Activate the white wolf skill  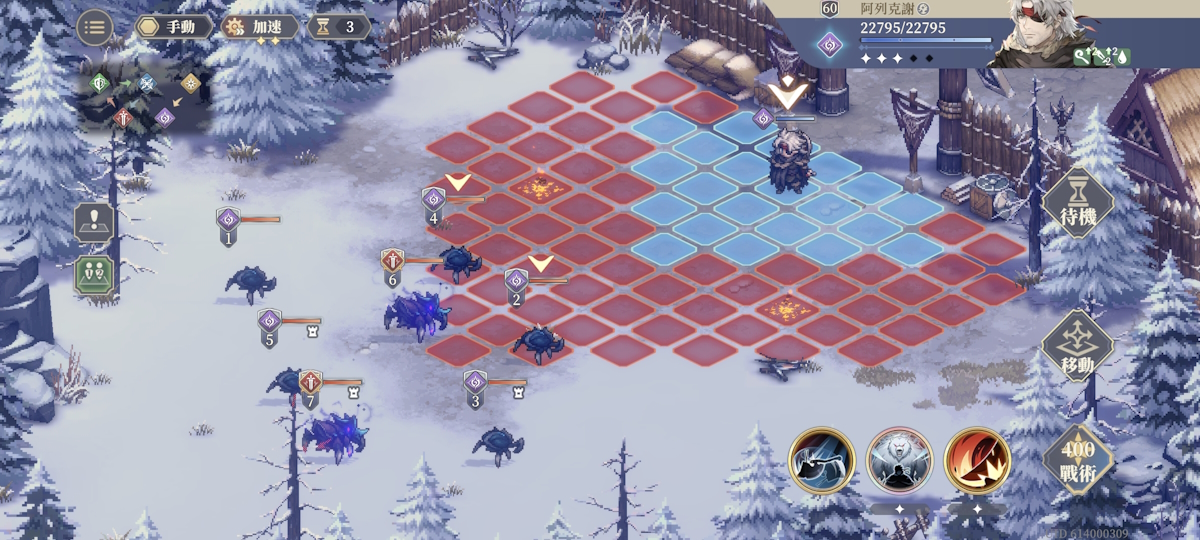point(899,460)
